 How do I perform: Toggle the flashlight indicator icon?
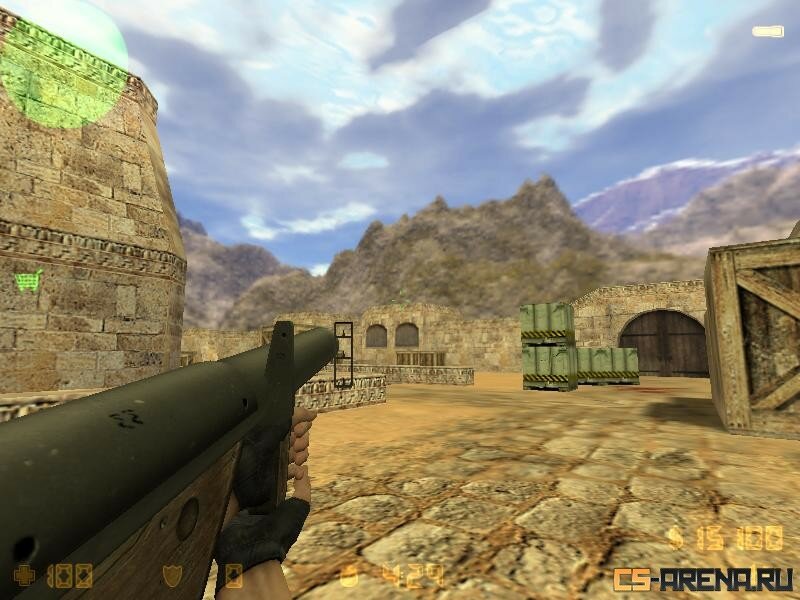pyautogui.click(x=768, y=31)
